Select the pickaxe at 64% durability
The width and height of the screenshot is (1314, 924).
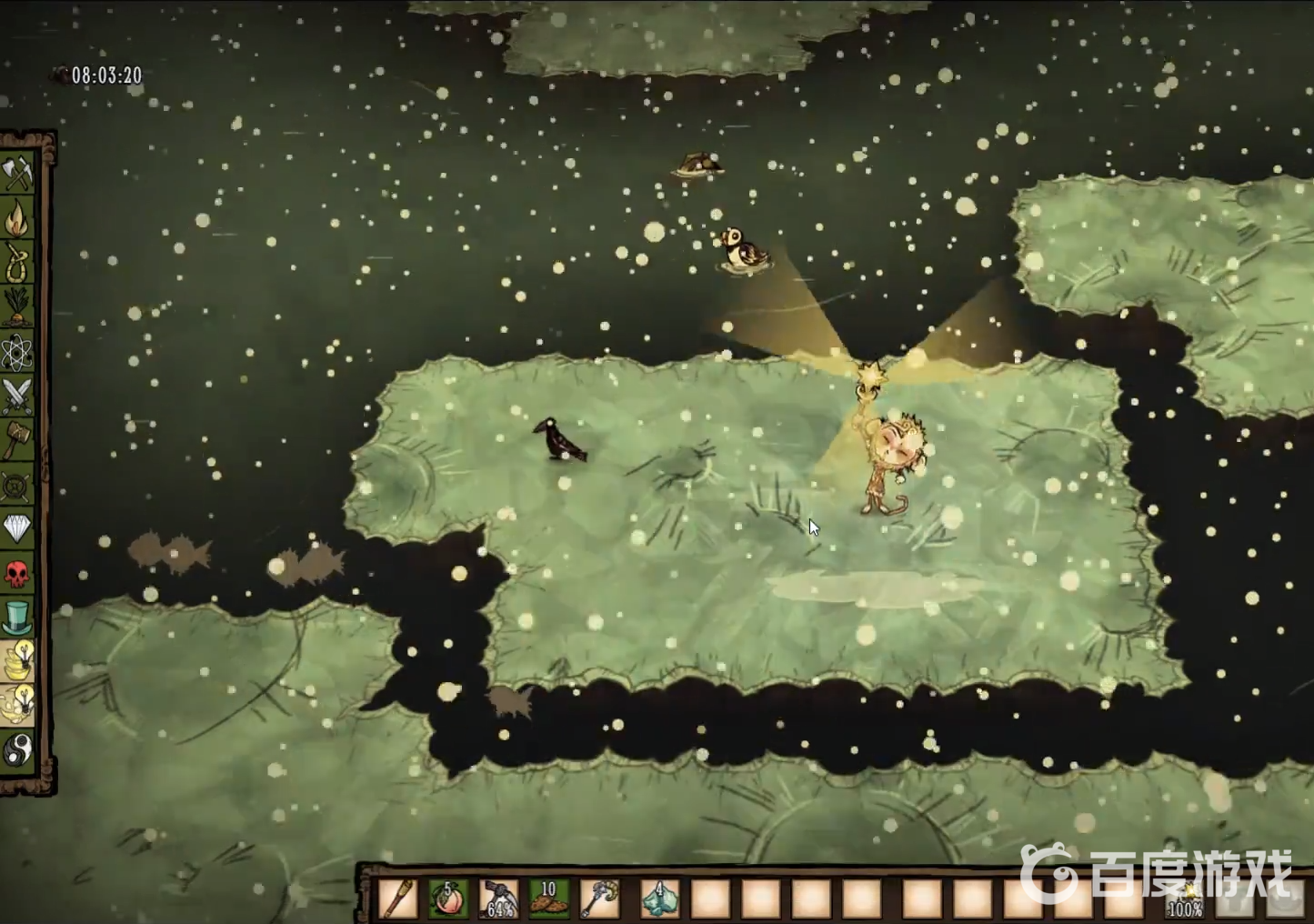click(499, 899)
